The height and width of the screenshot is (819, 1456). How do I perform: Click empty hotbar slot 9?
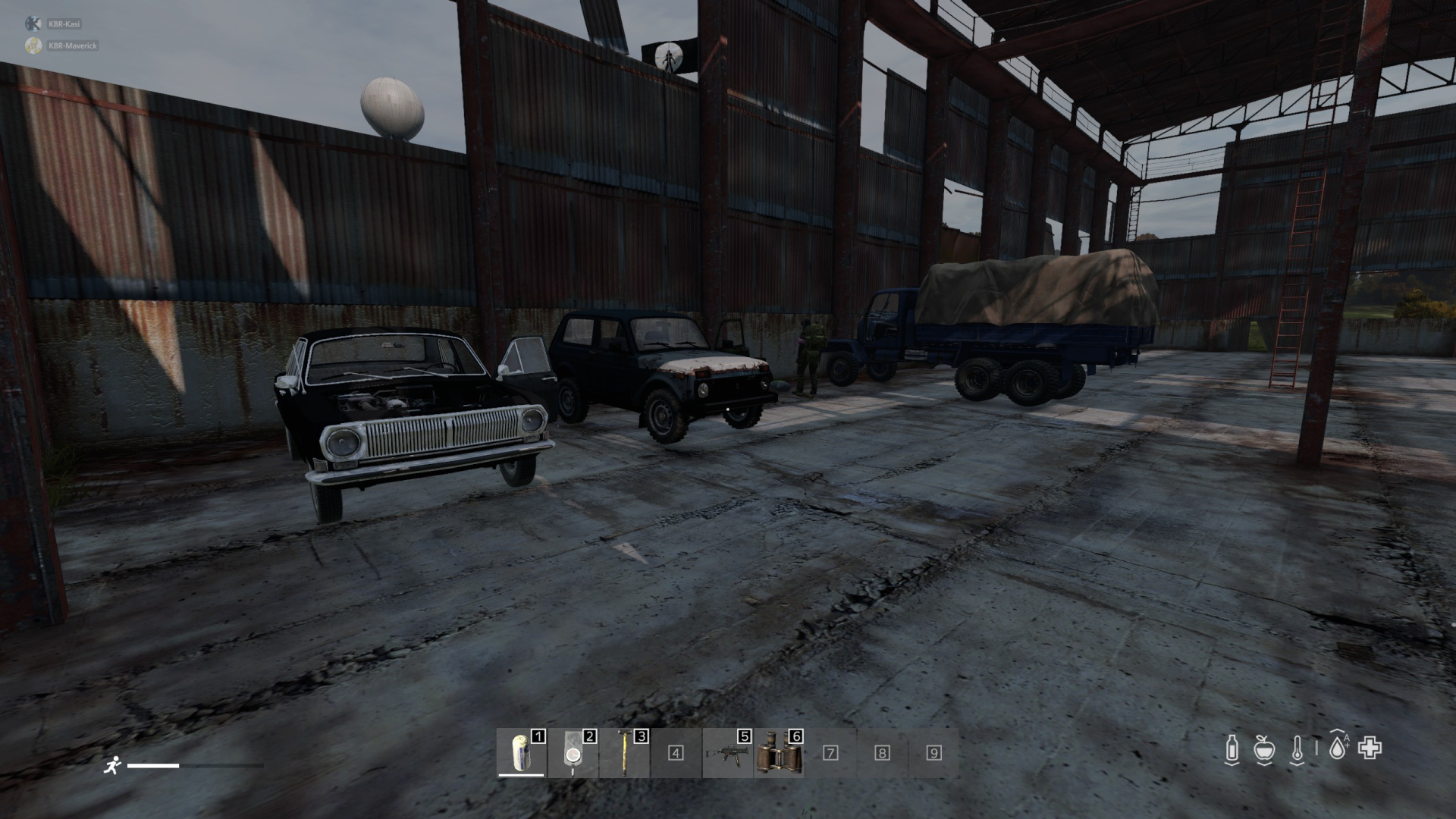934,753
